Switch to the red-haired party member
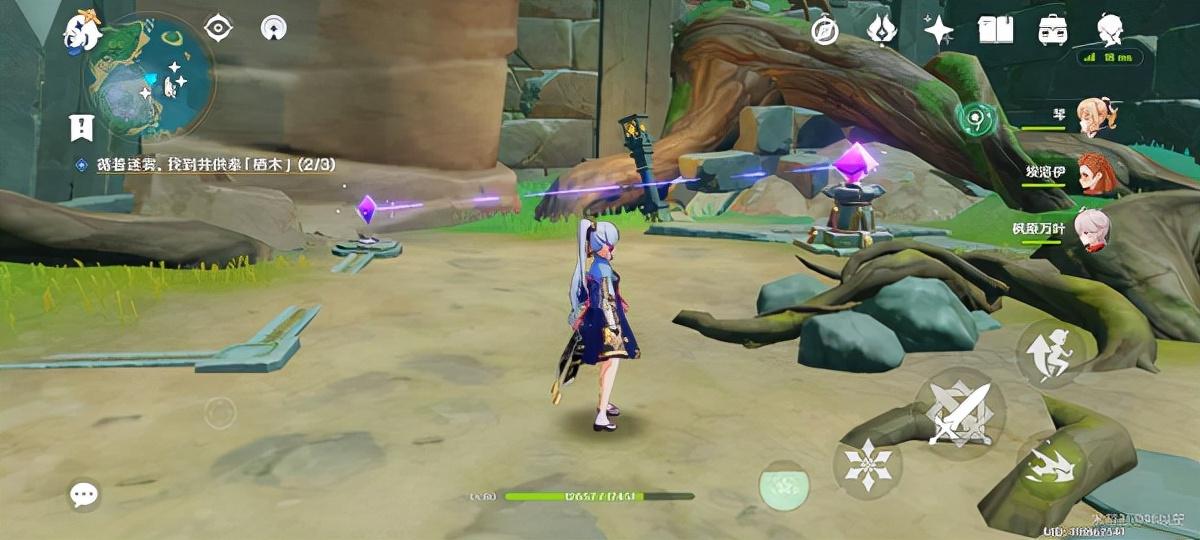Image resolution: width=1200 pixels, height=540 pixels. (1094, 173)
